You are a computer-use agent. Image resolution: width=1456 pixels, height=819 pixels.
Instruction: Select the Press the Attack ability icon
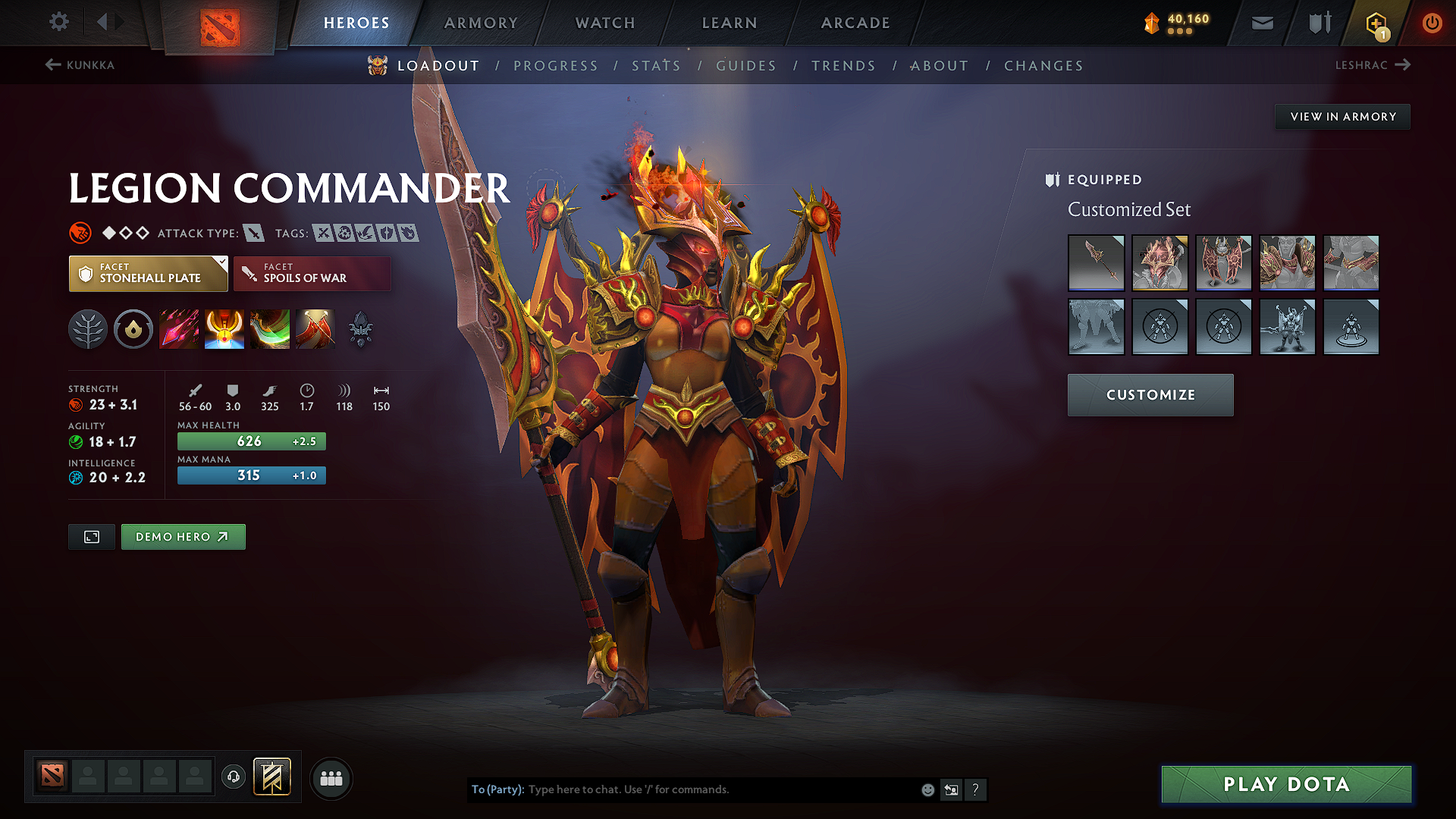(x=224, y=328)
